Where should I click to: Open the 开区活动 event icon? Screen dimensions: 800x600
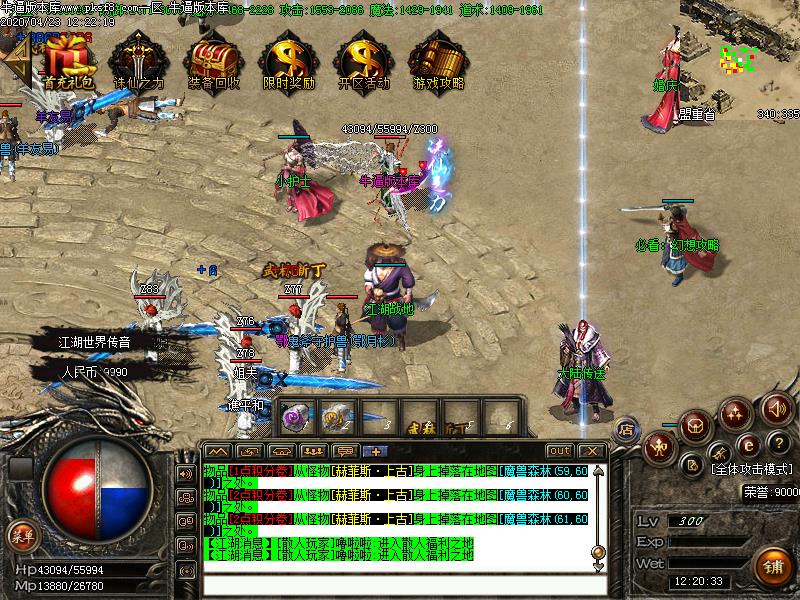click(363, 58)
